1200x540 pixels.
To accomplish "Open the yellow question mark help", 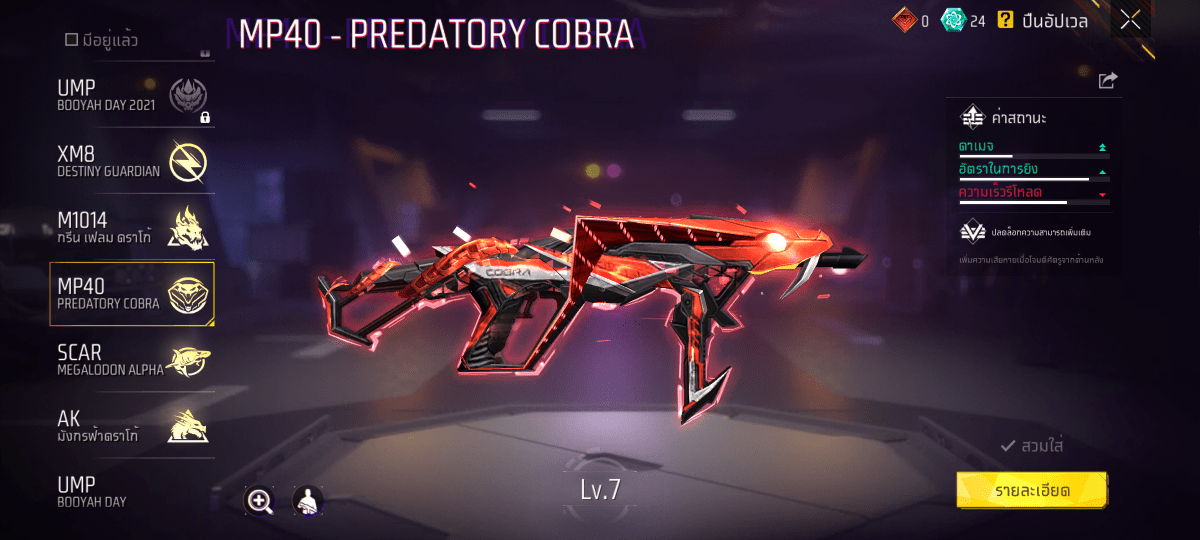I will tap(1006, 19).
